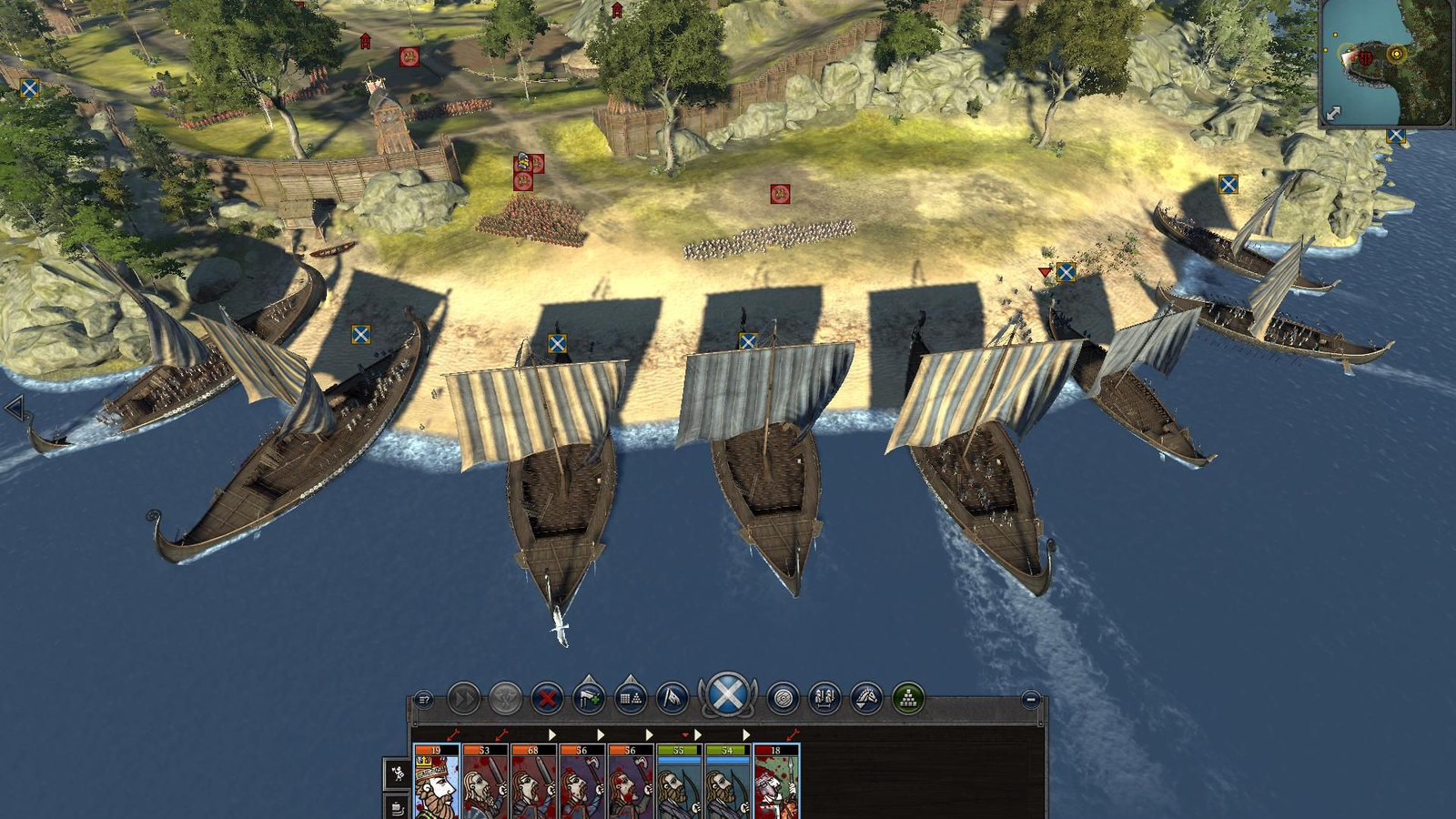Open the help list button on the command bar
Viewport: 1456px width, 819px height.
pos(424,699)
